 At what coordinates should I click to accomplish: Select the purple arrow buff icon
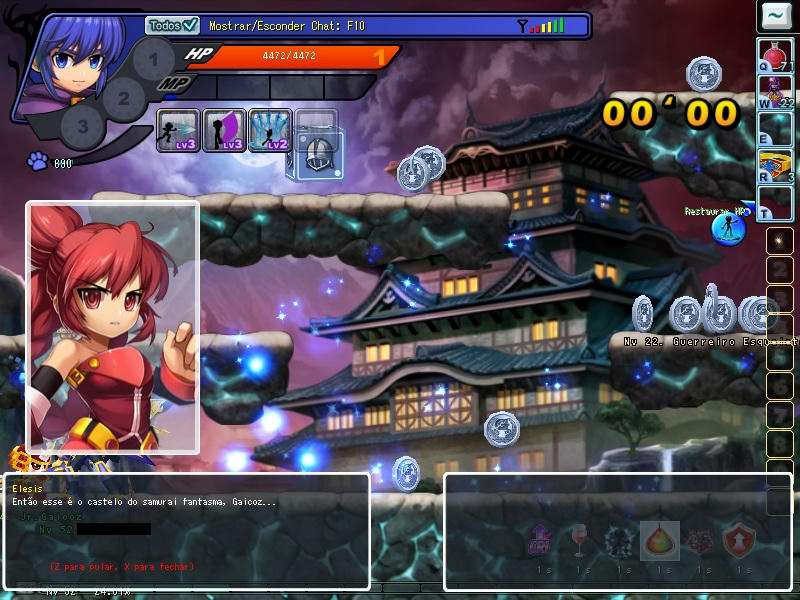pyautogui.click(x=541, y=541)
